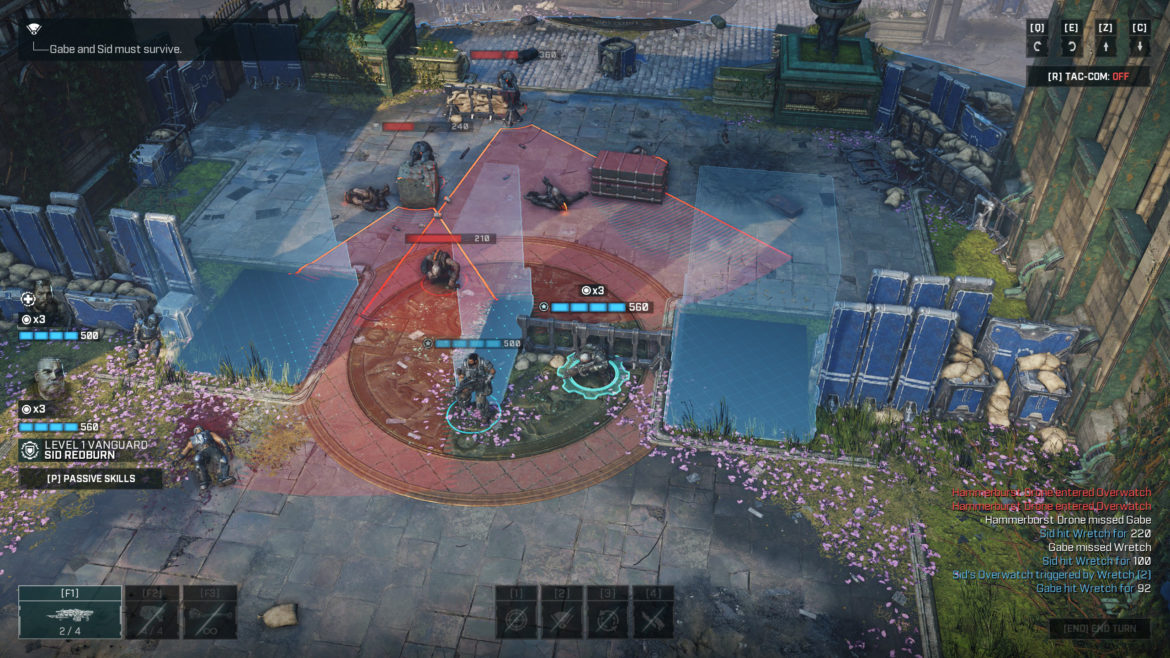Click the camera up arrow button

(1106, 46)
